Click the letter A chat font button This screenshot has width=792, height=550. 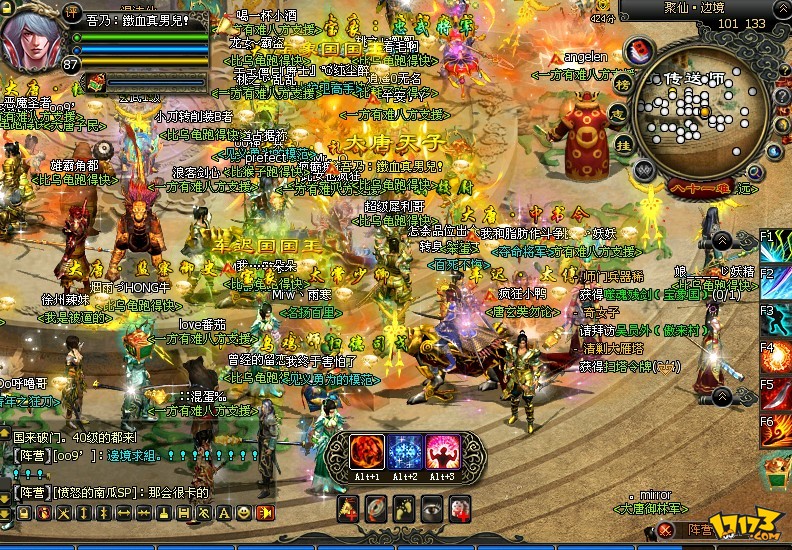(x=225, y=512)
